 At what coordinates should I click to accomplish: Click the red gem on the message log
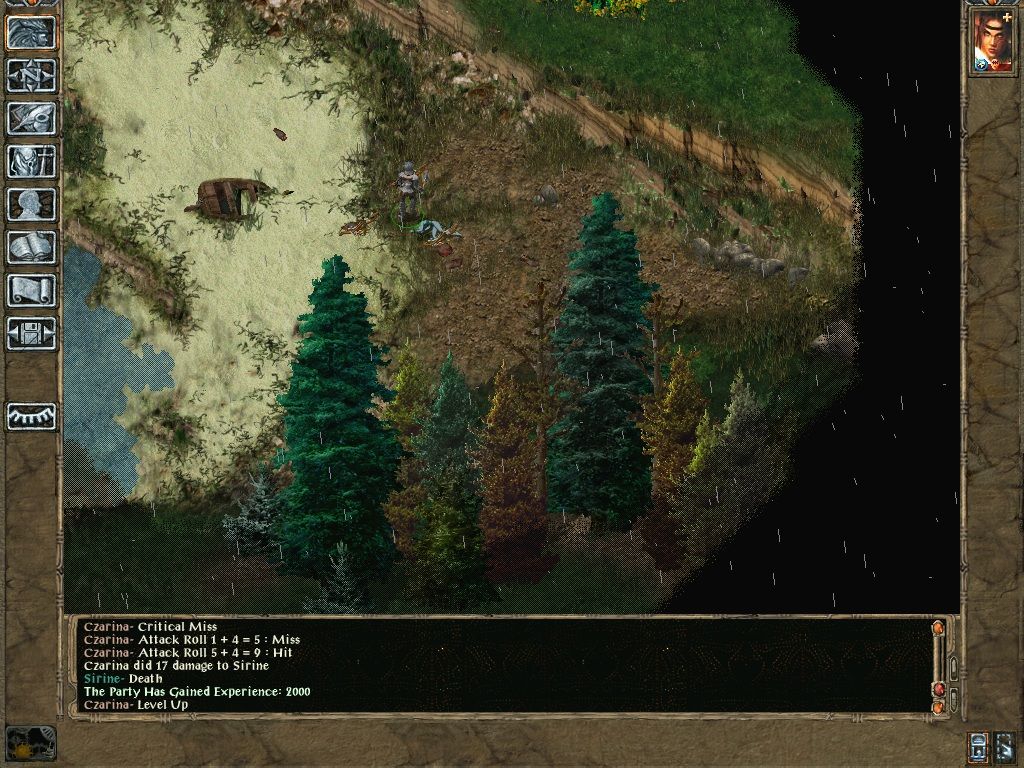coord(938,689)
